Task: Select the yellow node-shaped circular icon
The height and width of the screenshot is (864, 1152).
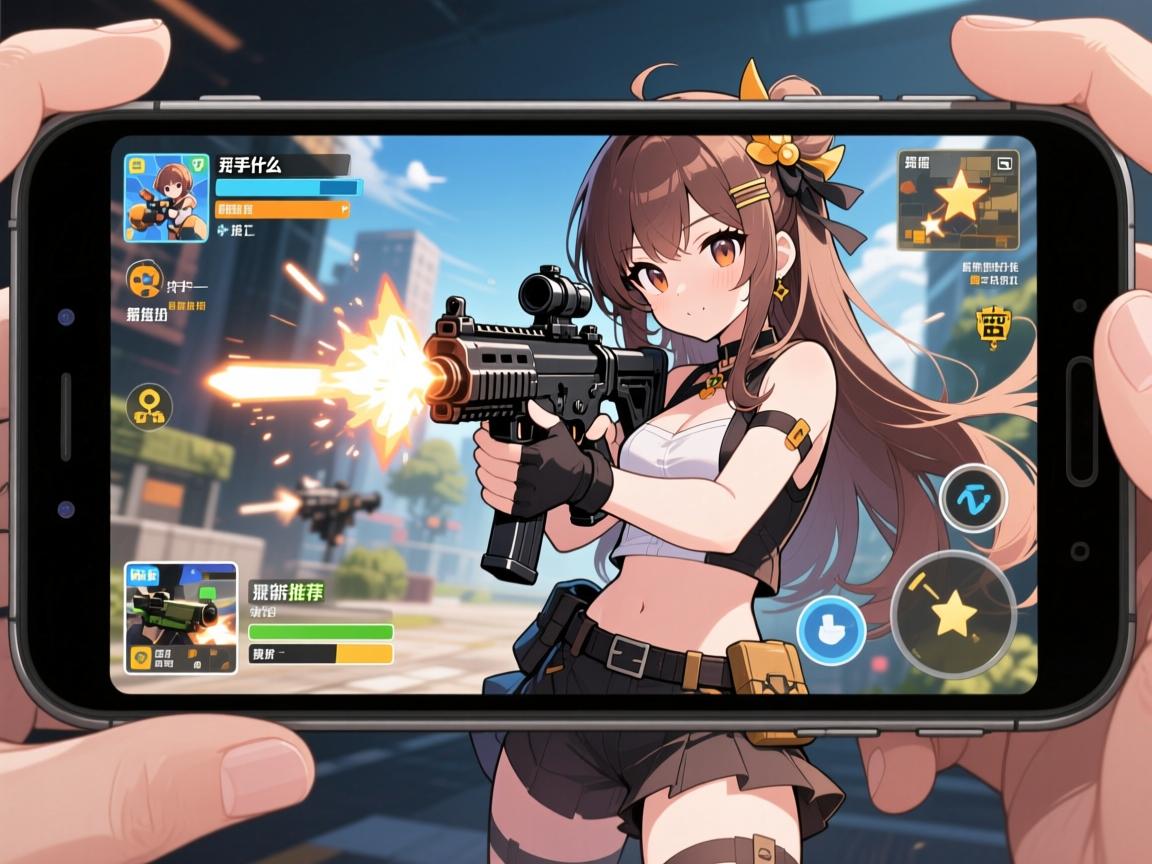Action: pyautogui.click(x=149, y=407)
